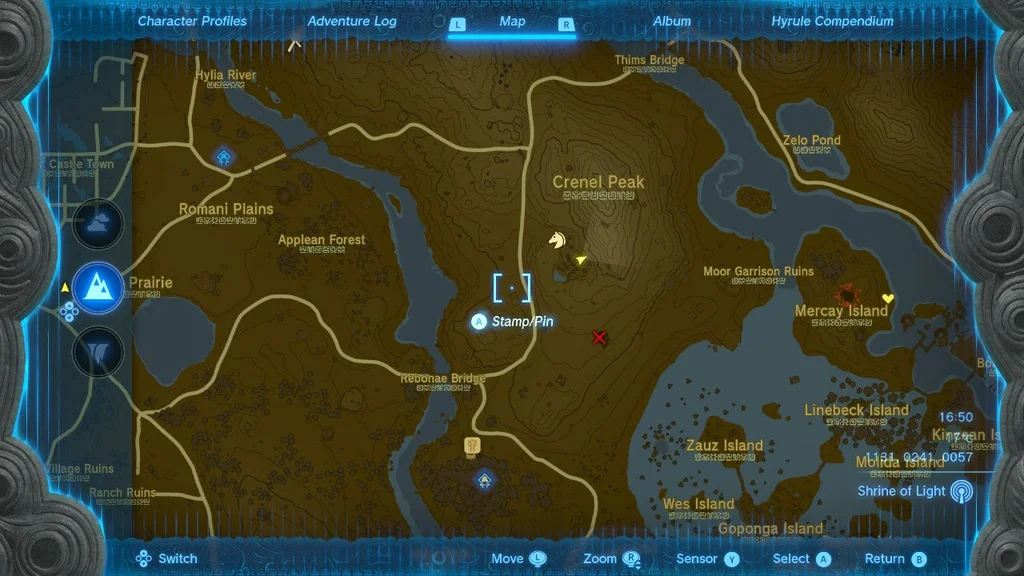Select the Map tab
The height and width of the screenshot is (576, 1024).
pyautogui.click(x=512, y=21)
